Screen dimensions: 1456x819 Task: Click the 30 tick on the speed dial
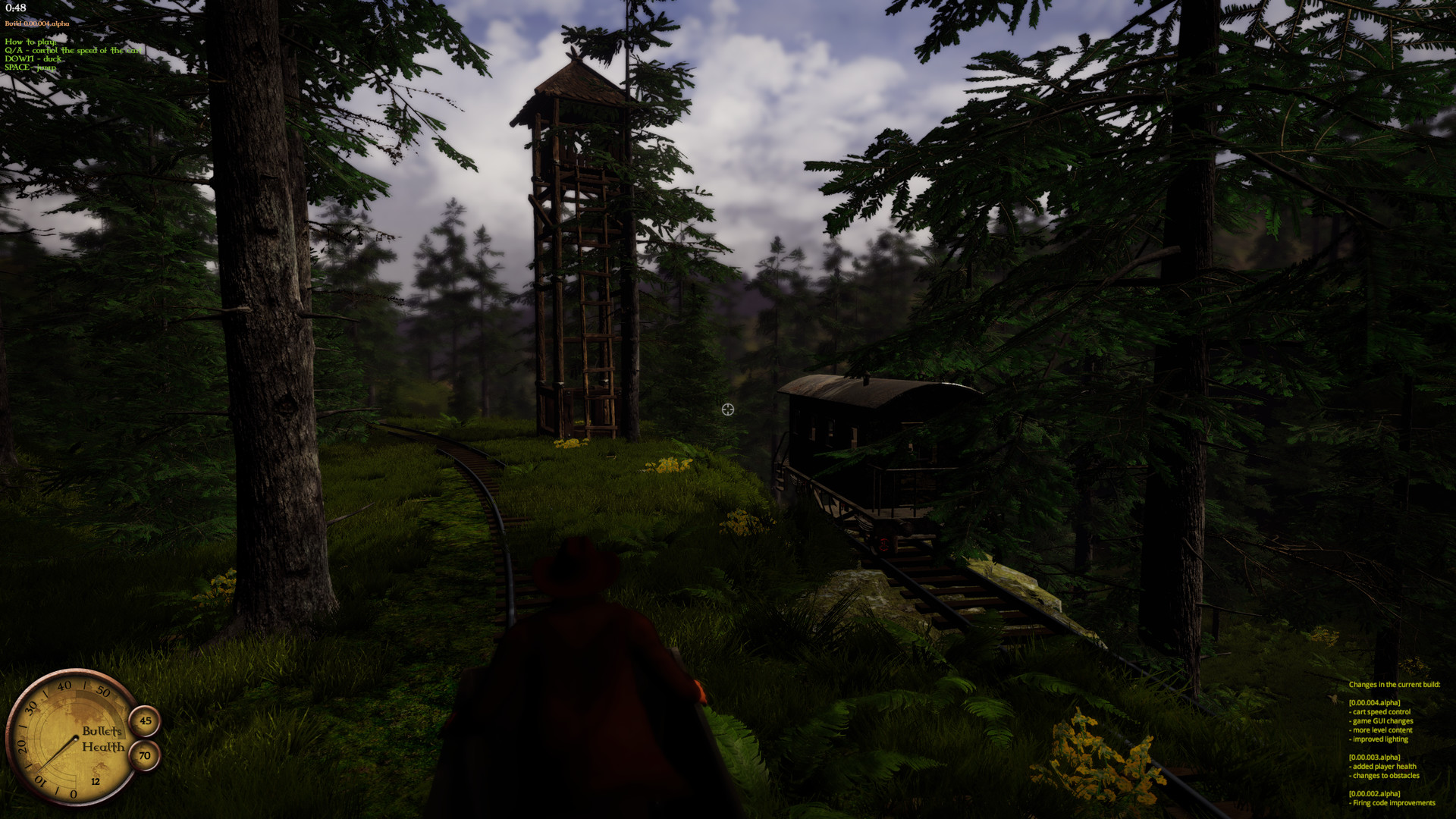[x=32, y=707]
